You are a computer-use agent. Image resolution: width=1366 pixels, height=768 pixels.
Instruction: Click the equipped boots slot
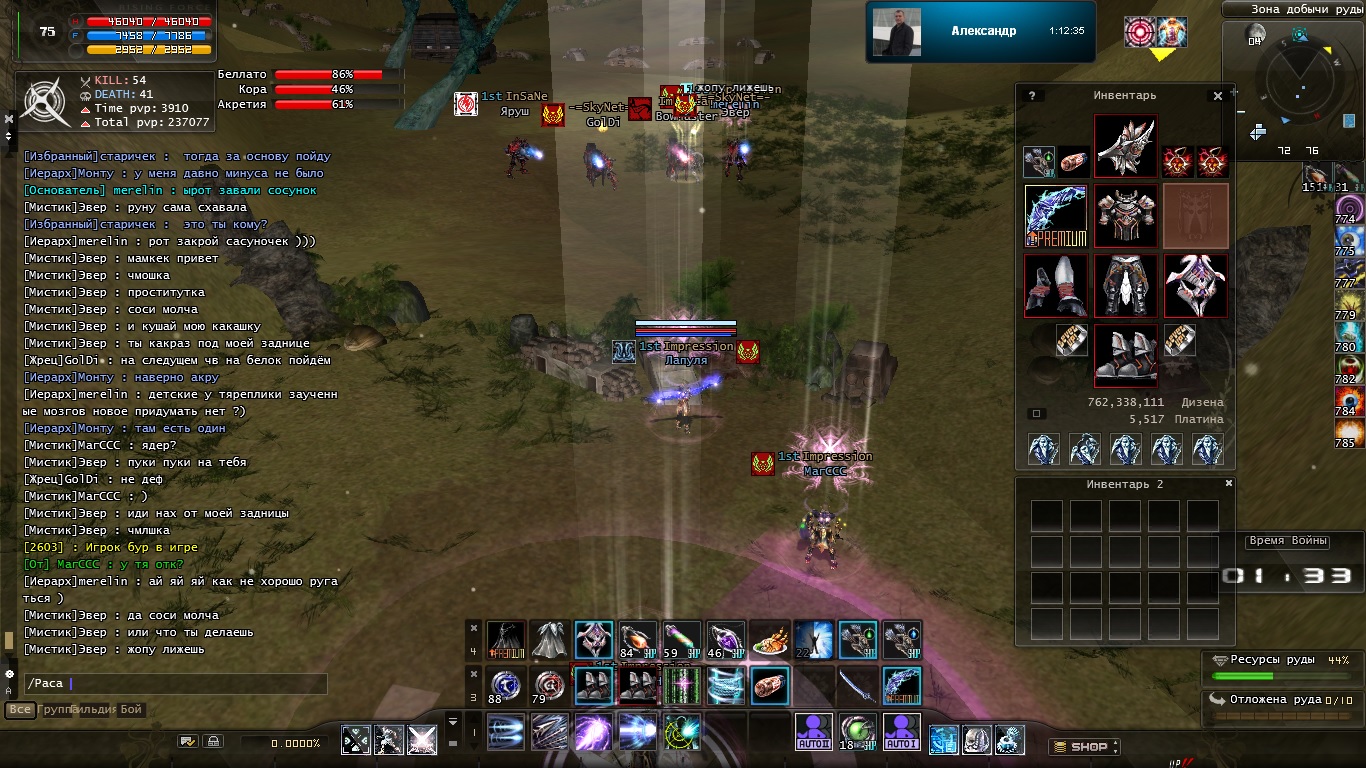(x=1126, y=355)
